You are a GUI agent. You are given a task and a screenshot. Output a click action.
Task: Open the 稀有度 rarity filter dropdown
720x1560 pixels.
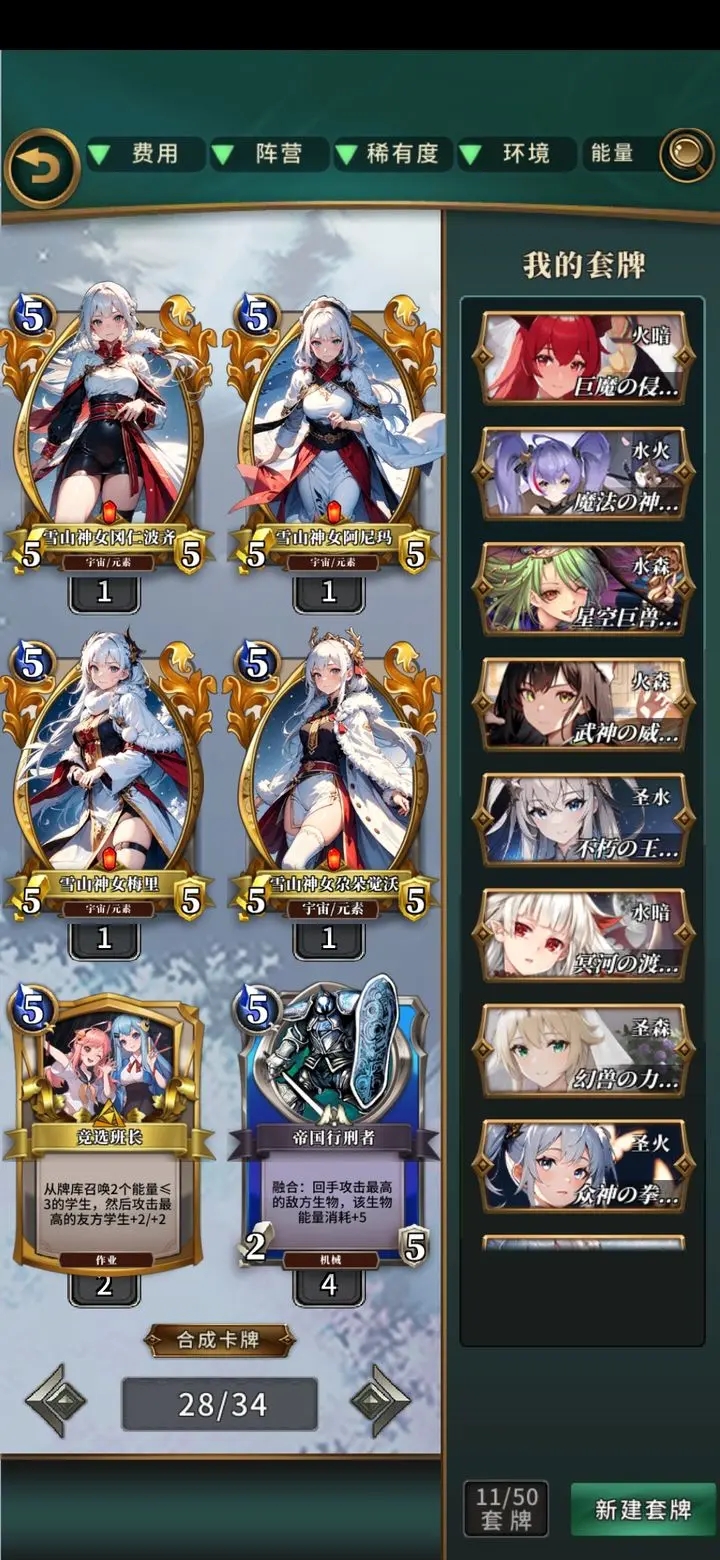pos(392,154)
